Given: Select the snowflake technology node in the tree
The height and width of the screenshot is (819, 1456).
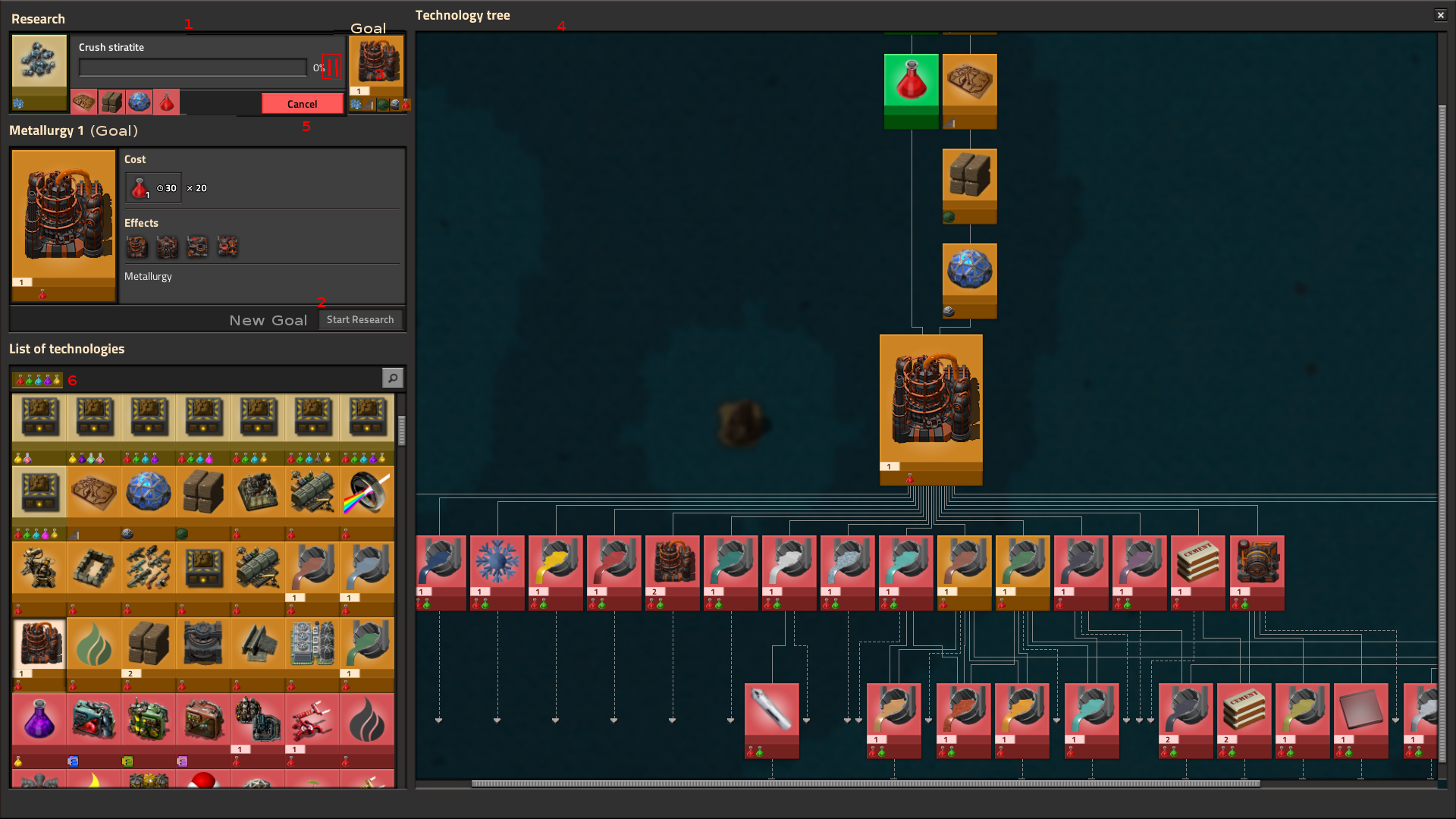Looking at the screenshot, I should [497, 561].
